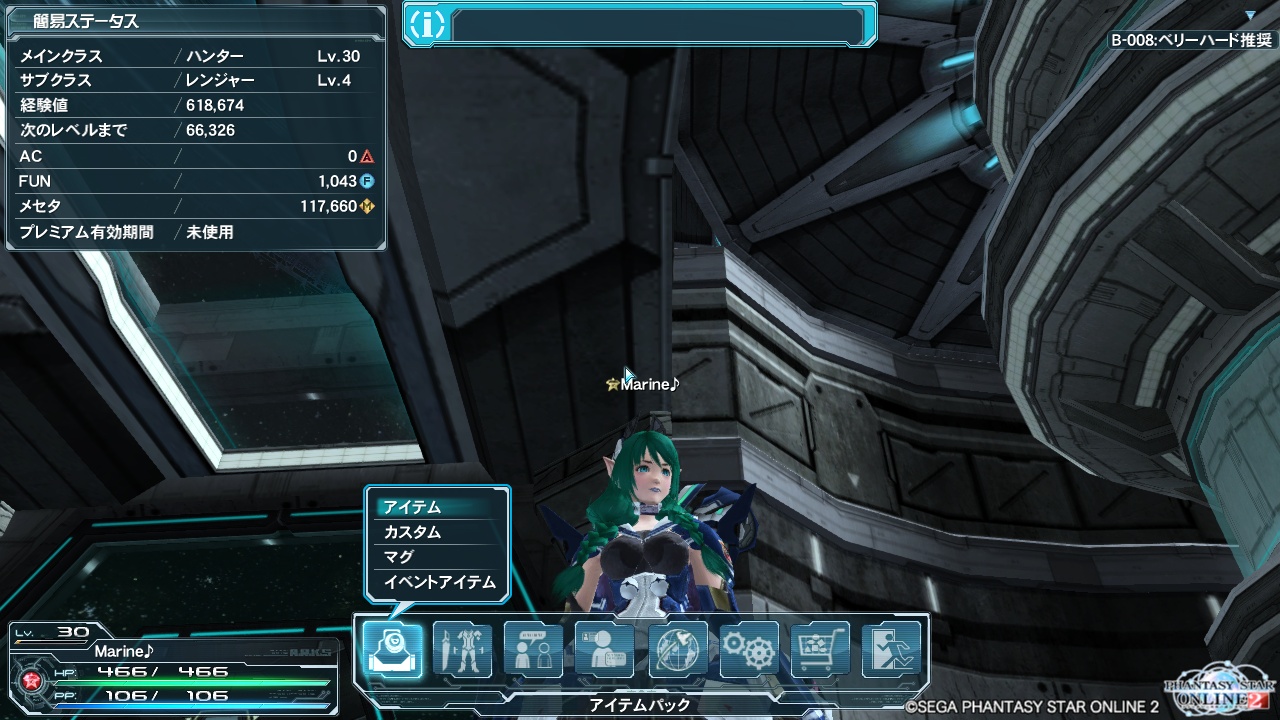The image size is (1280, 720).
Task: Open the personal info ID card icon
Action: (x=605, y=650)
